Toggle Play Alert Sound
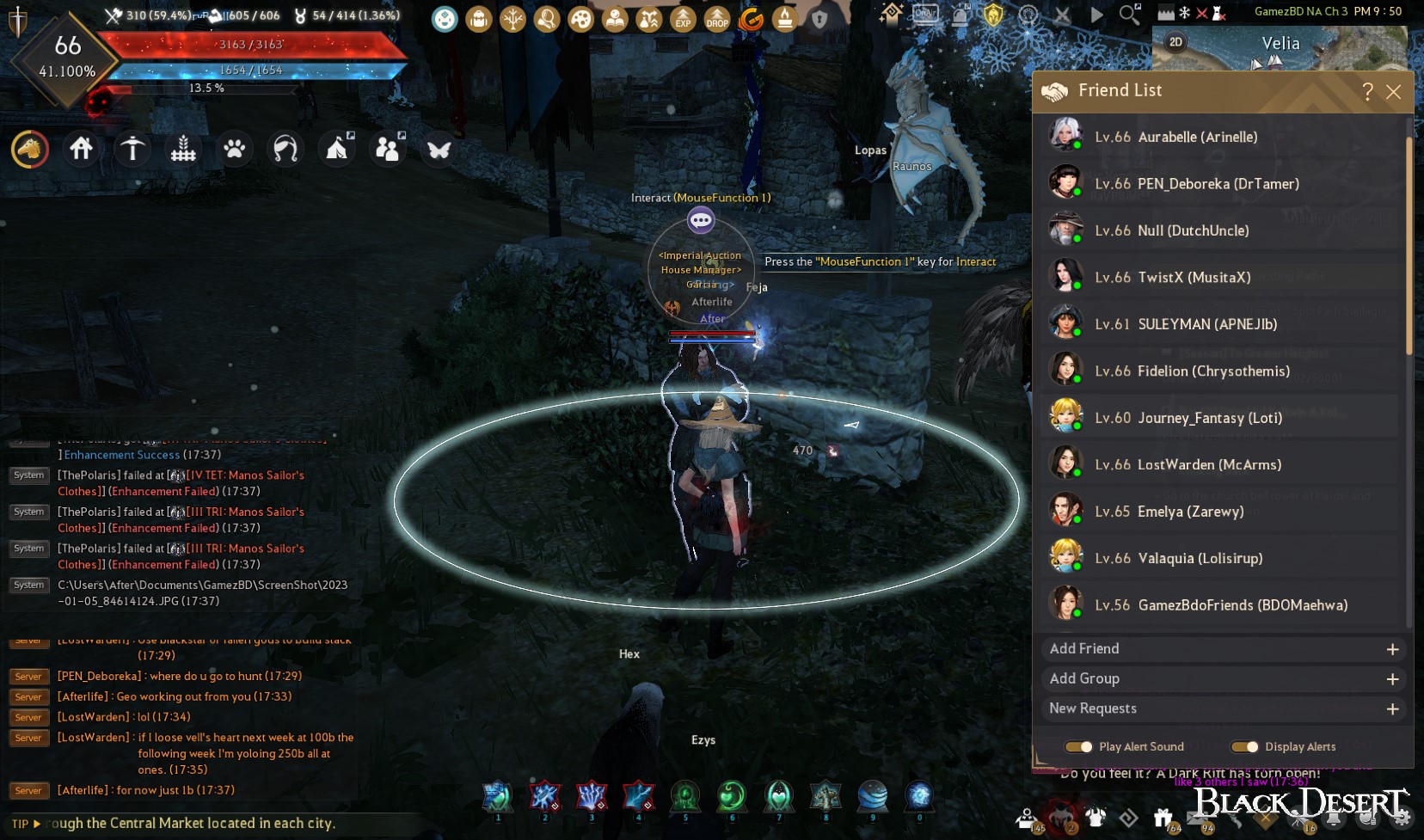 pyautogui.click(x=1078, y=747)
